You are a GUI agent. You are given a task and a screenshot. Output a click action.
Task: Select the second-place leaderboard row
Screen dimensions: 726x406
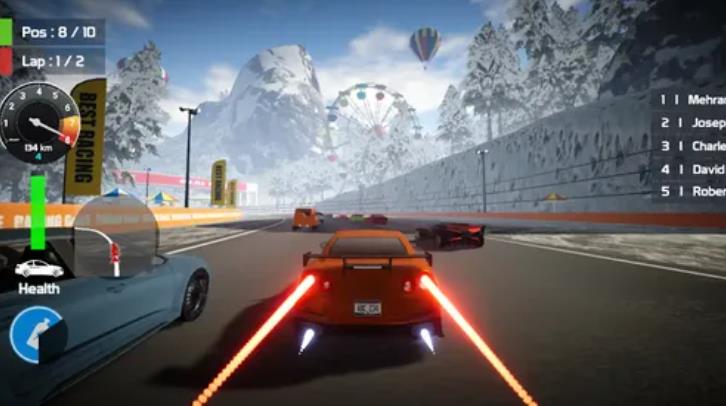691,123
